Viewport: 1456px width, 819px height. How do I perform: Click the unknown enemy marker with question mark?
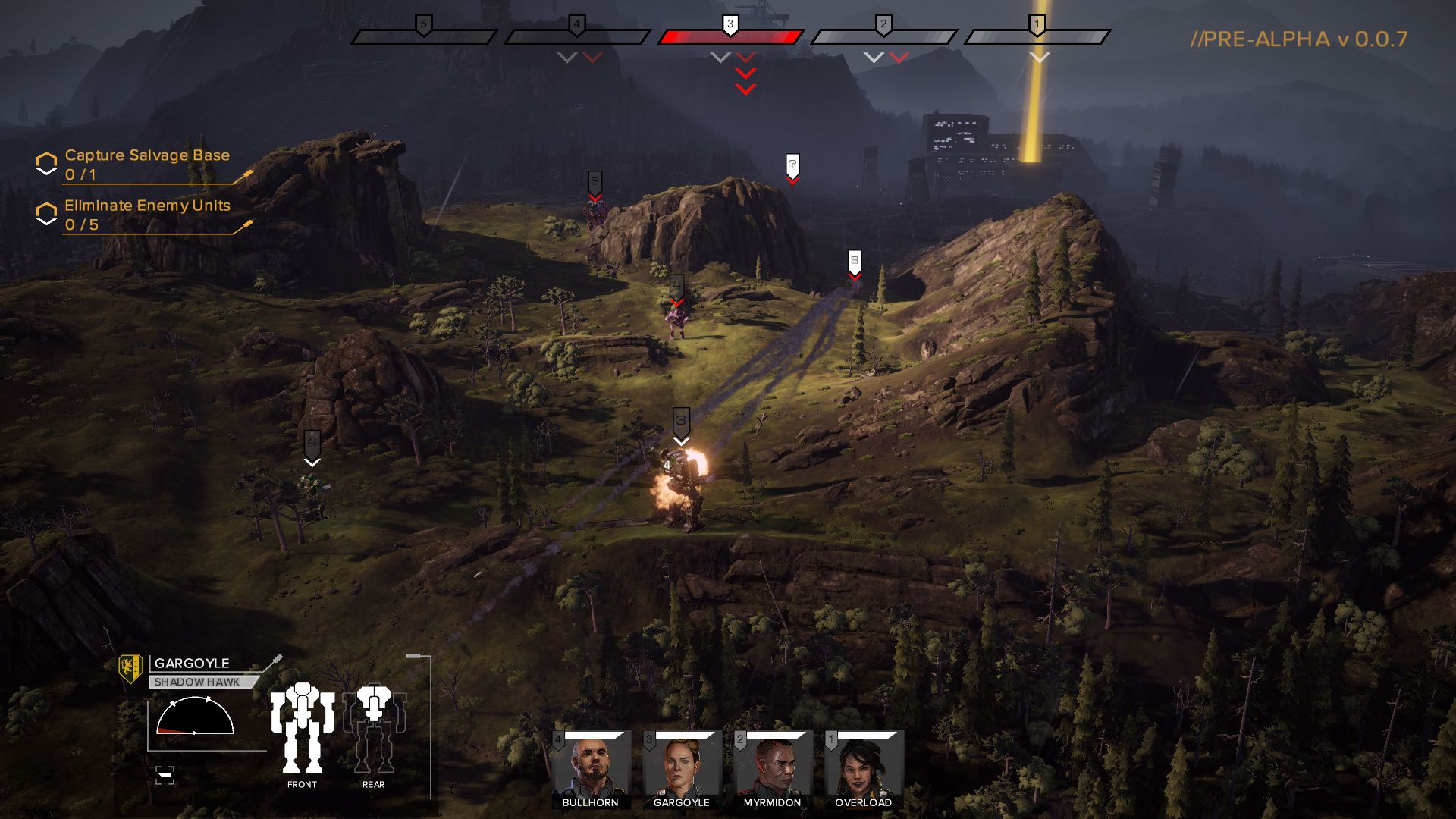pyautogui.click(x=793, y=163)
